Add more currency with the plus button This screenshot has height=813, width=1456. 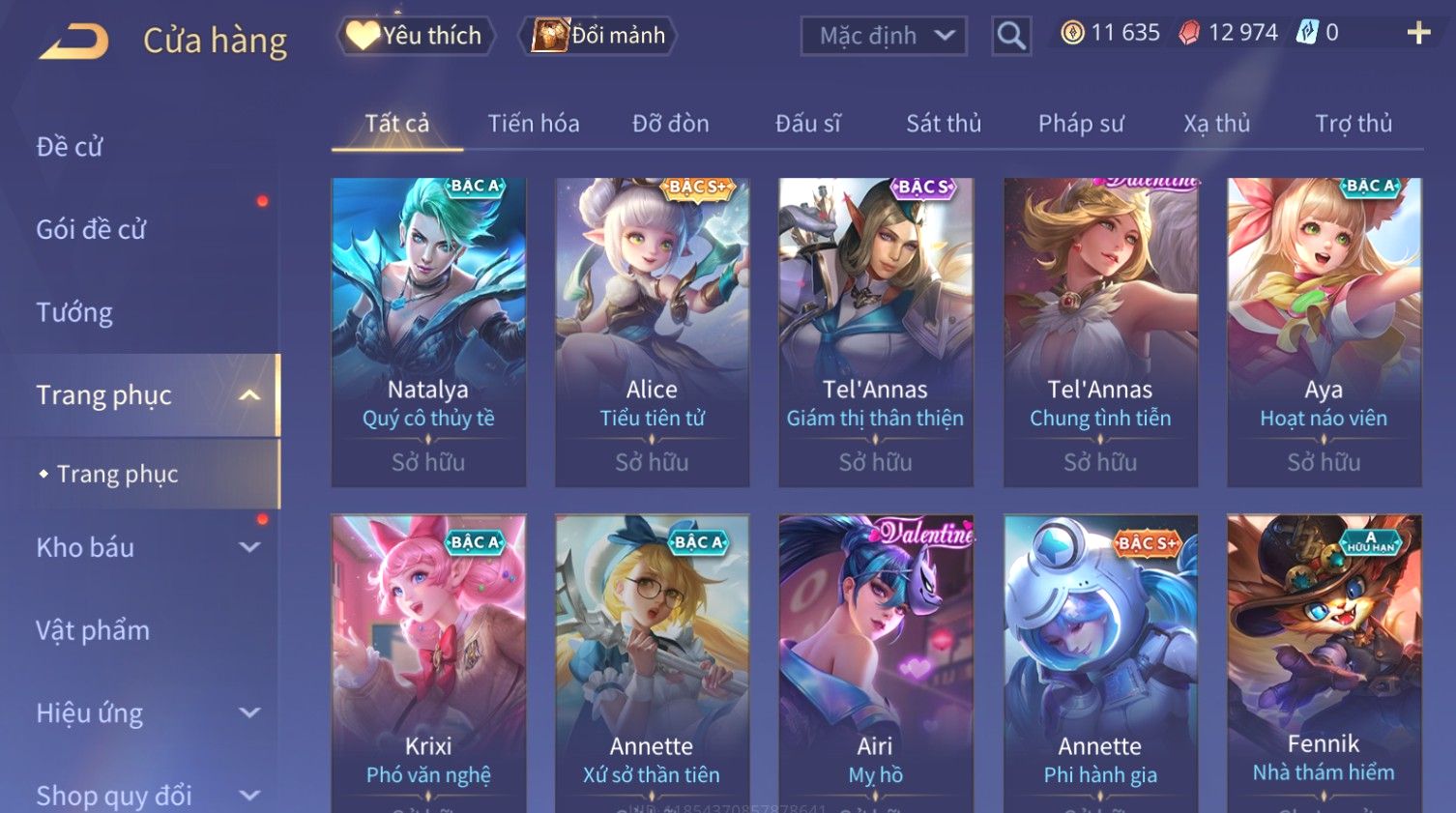click(x=1418, y=33)
